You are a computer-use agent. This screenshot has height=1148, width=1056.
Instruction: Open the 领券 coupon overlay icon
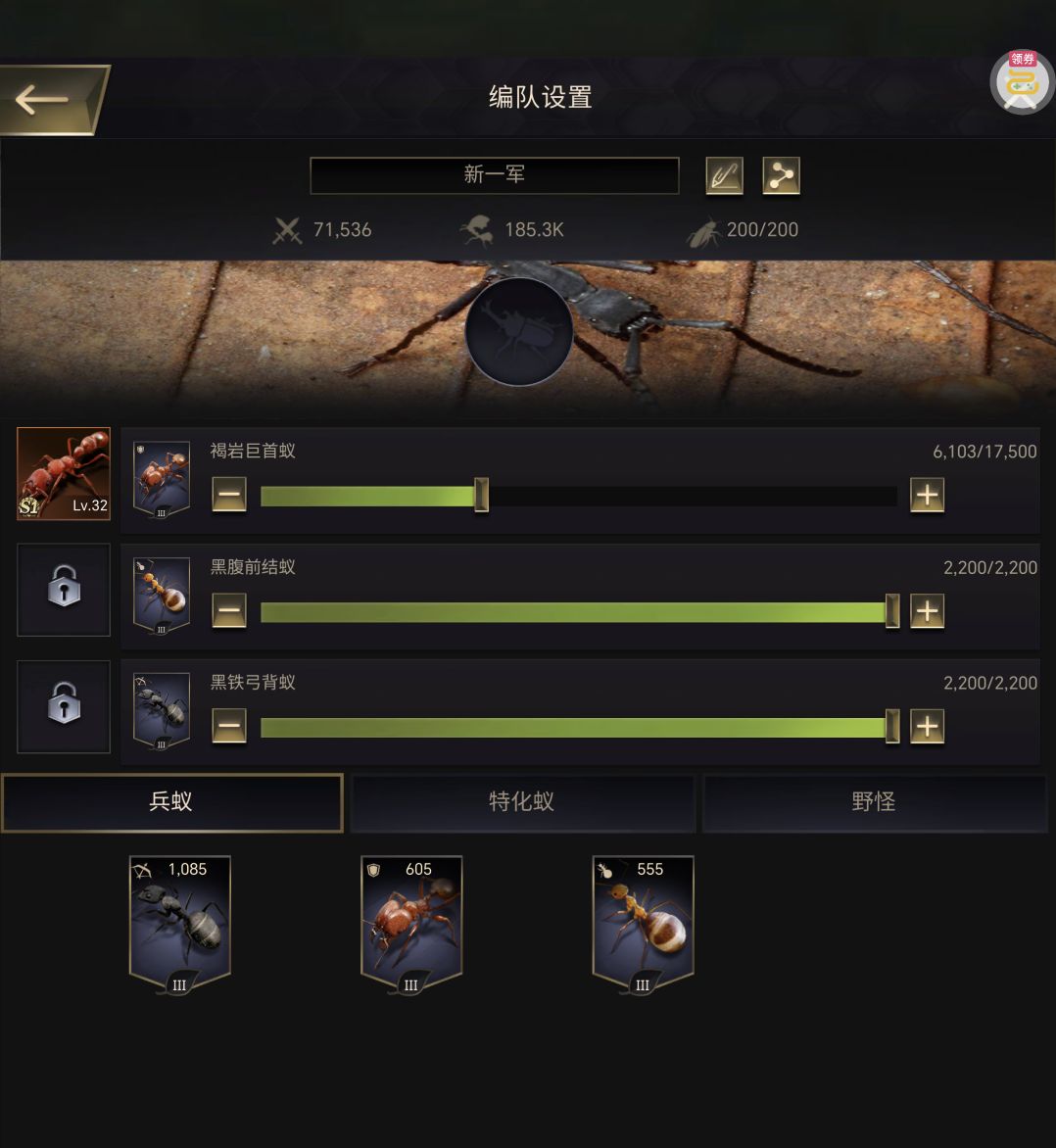click(x=1022, y=82)
